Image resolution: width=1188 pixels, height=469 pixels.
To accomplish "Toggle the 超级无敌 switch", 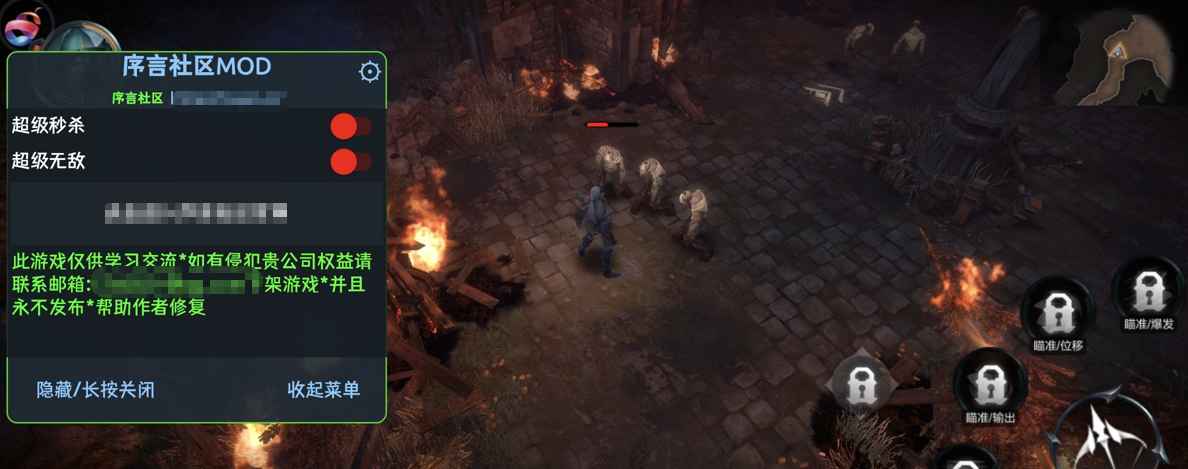I will [350, 161].
